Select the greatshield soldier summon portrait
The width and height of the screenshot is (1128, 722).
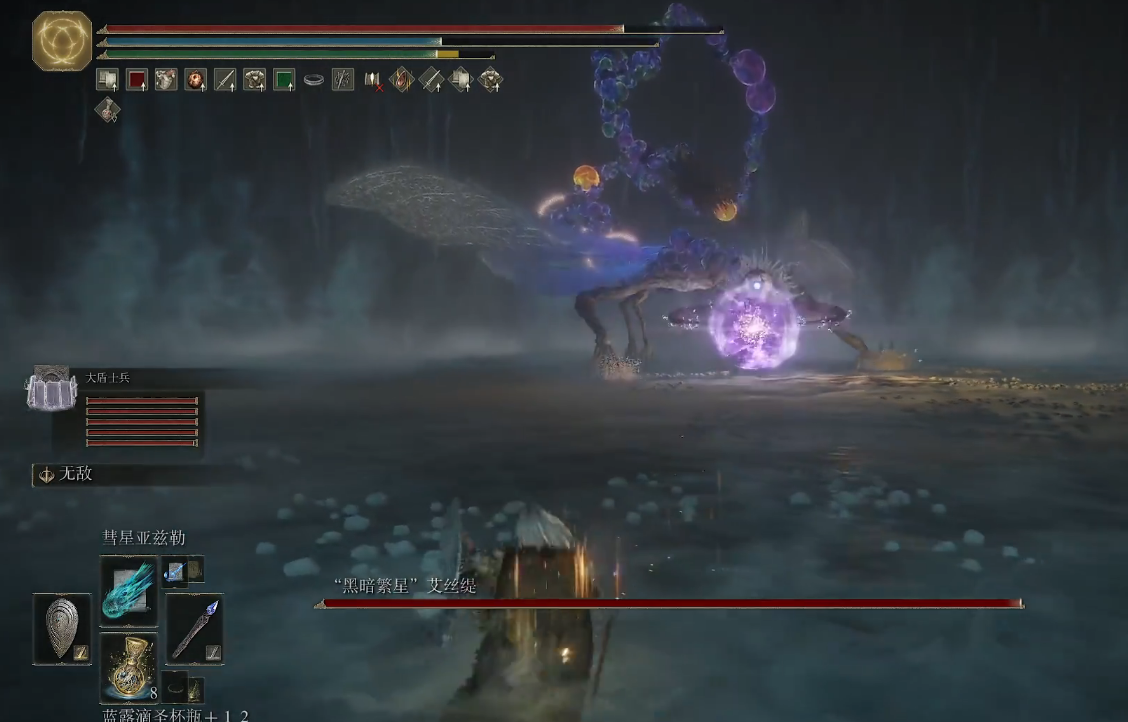[50, 389]
